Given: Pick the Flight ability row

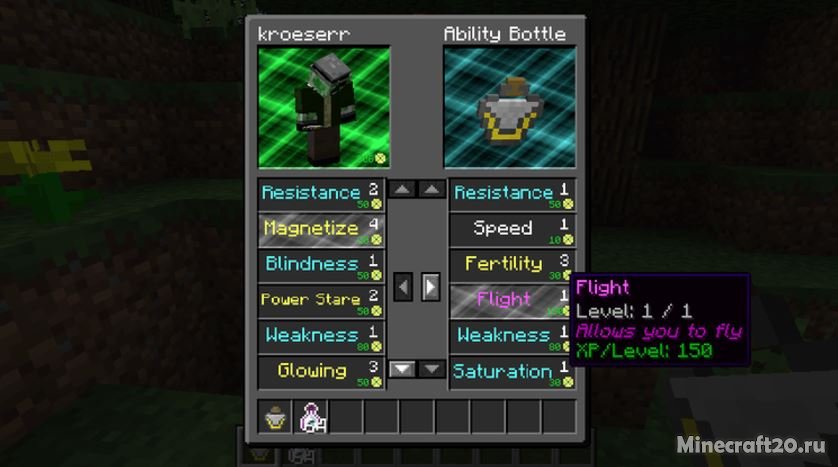Looking at the screenshot, I should pos(512,299).
